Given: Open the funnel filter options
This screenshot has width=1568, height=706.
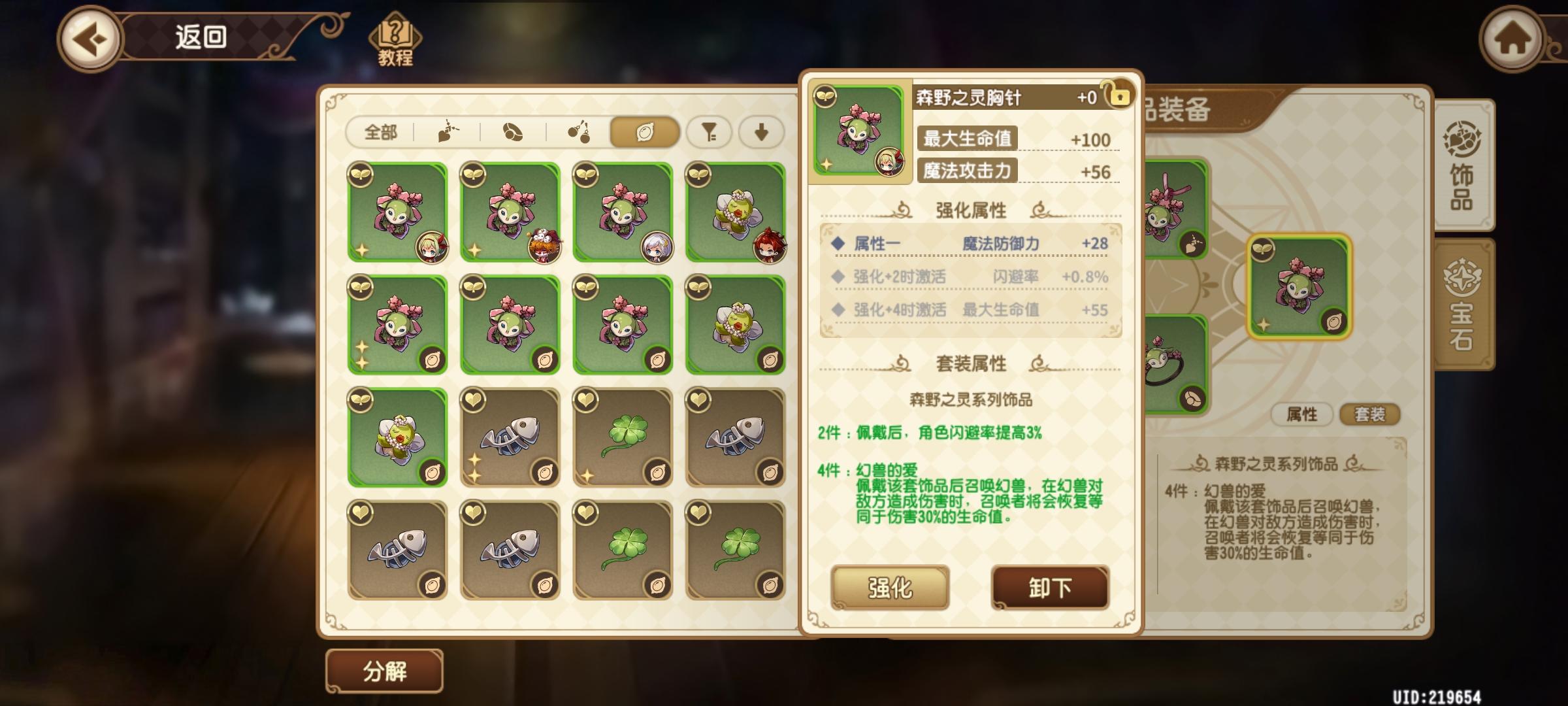Looking at the screenshot, I should point(709,133).
